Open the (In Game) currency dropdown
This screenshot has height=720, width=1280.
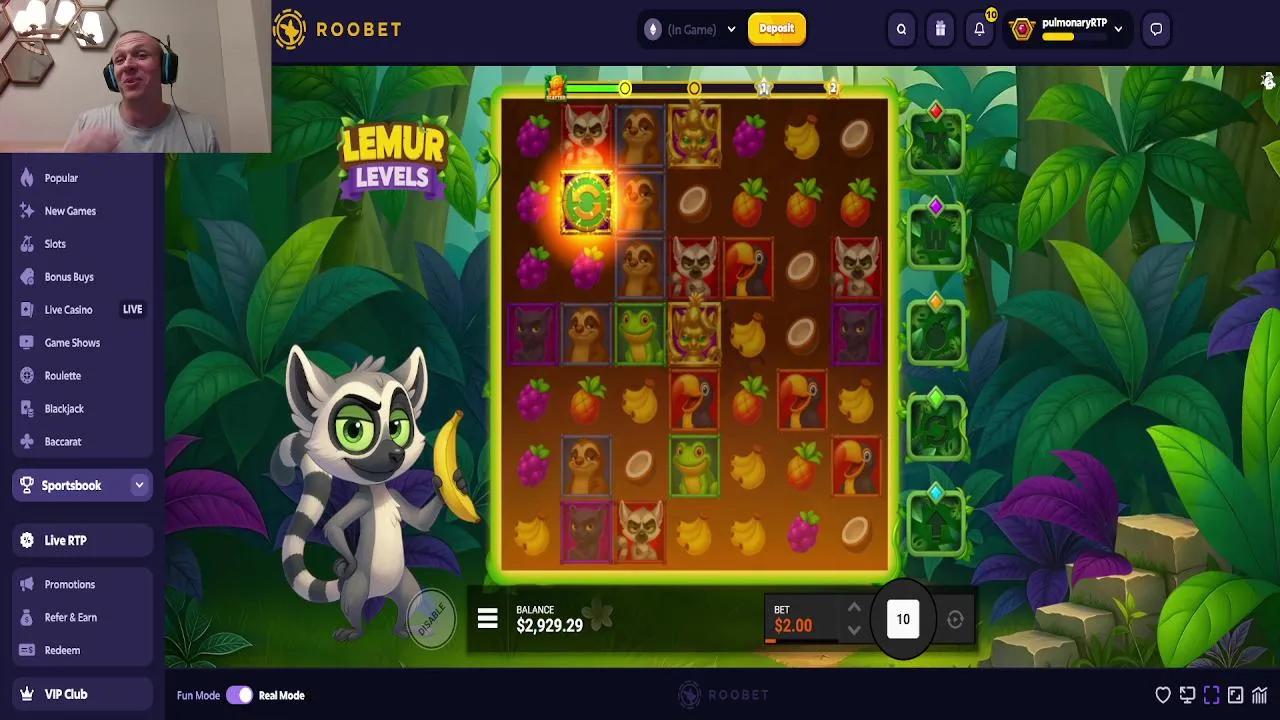[x=690, y=29]
